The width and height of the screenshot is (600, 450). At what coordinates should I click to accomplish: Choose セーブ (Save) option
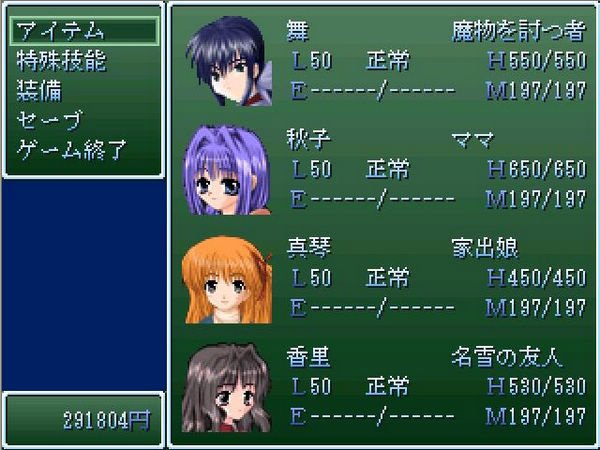[48, 122]
